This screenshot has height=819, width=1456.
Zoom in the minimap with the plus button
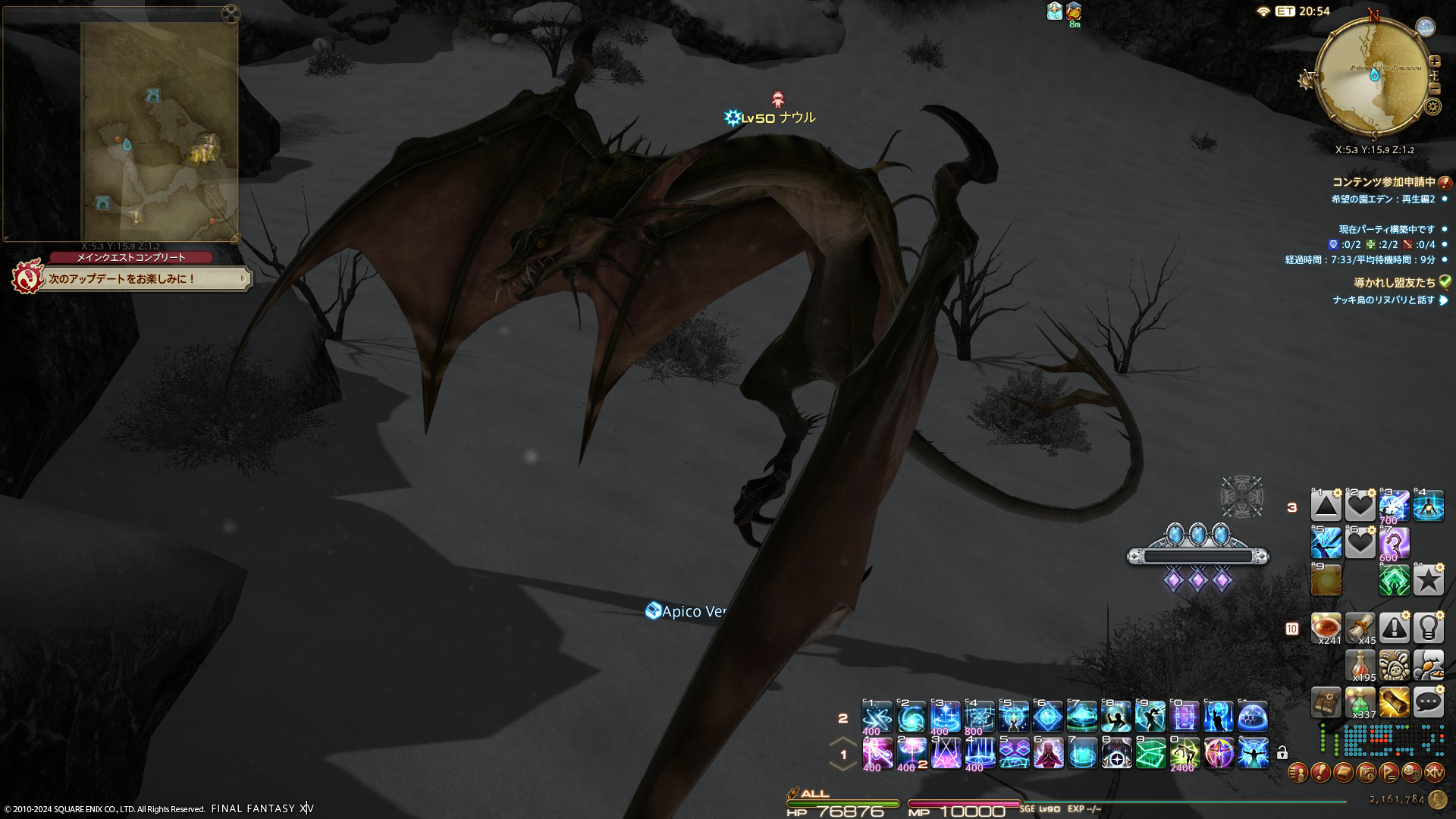[x=1434, y=61]
